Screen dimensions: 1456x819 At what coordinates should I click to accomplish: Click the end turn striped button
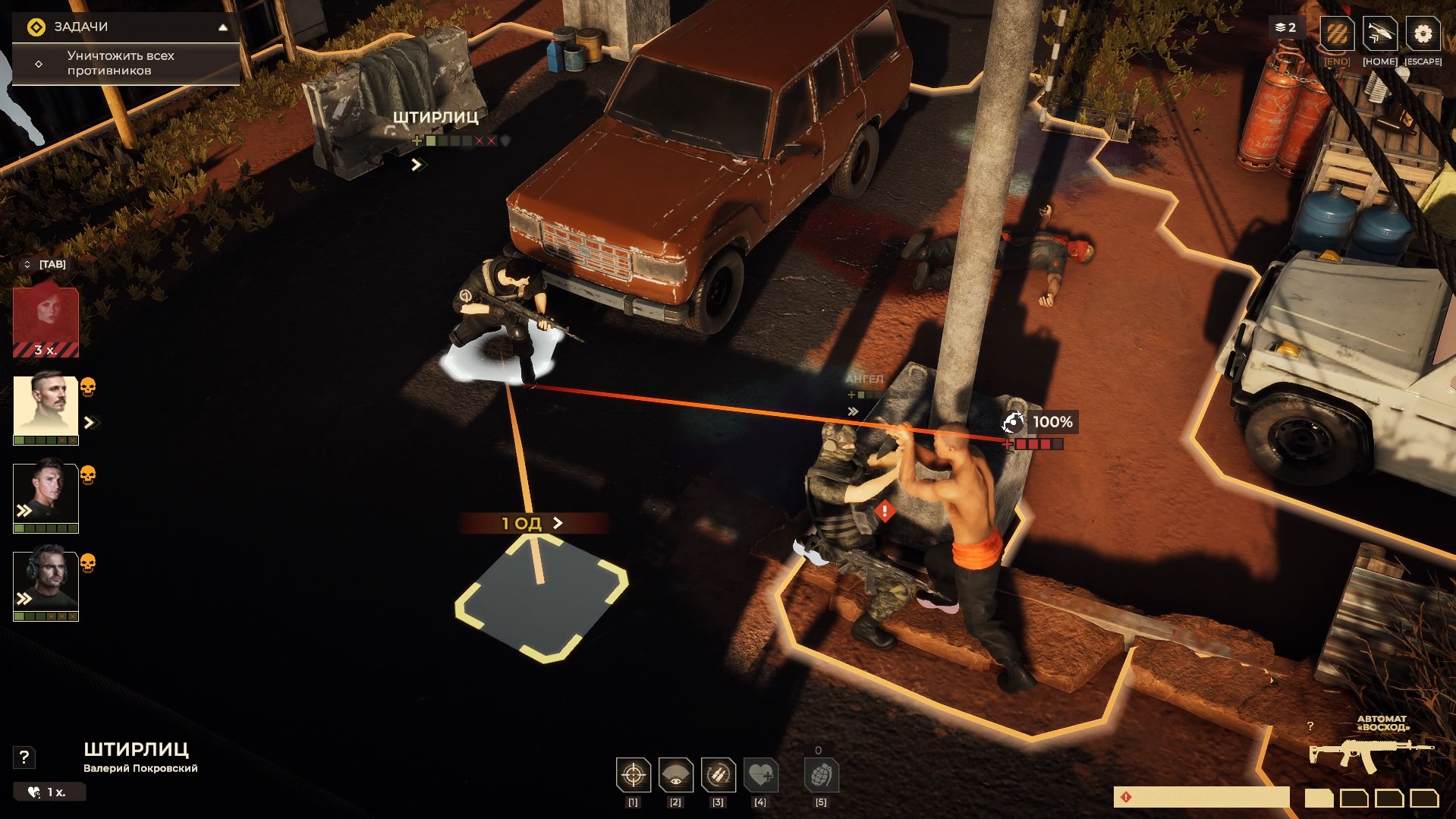coord(1337,34)
